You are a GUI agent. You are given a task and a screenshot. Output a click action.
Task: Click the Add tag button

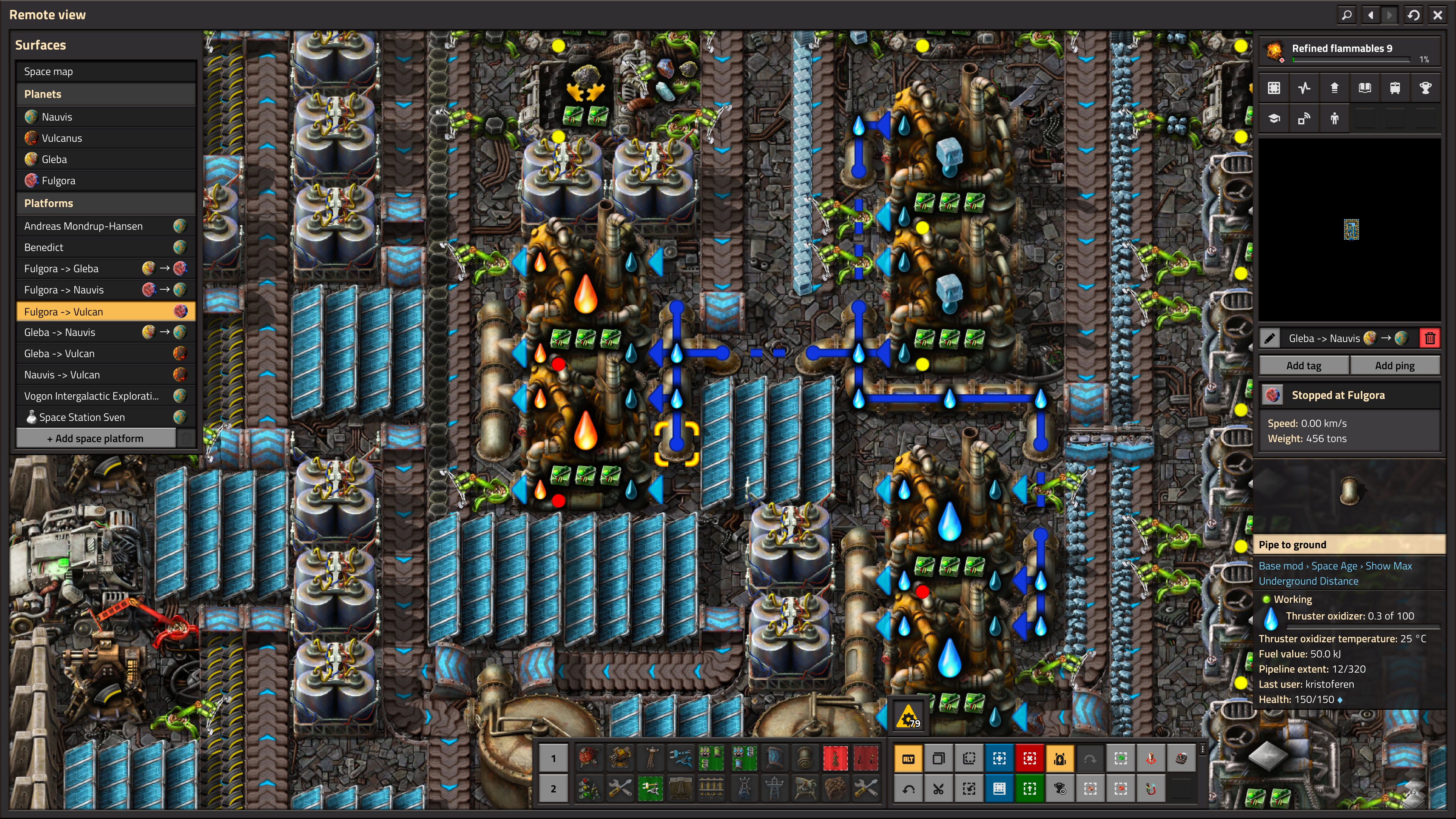point(1304,365)
